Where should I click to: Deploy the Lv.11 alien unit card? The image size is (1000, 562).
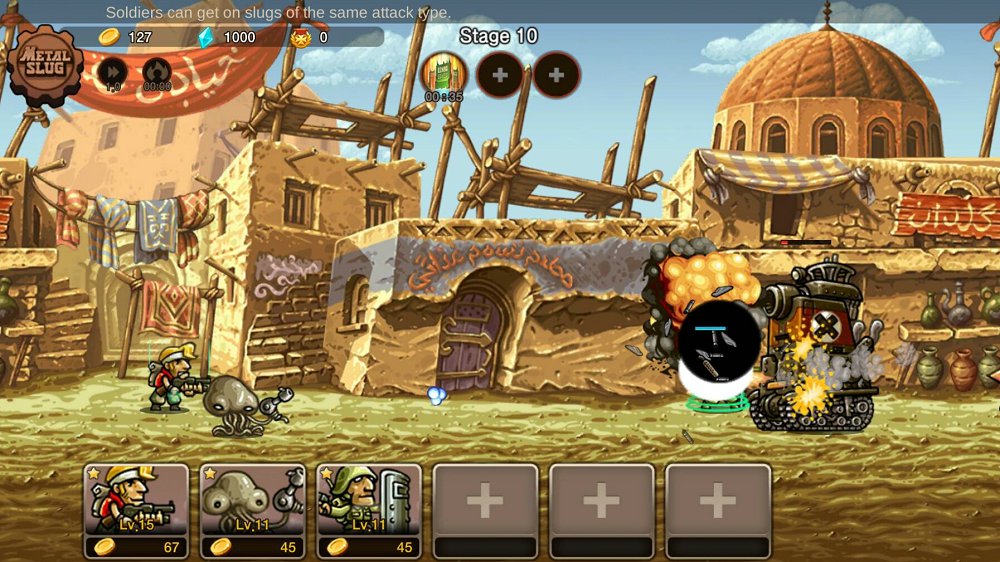point(252,510)
